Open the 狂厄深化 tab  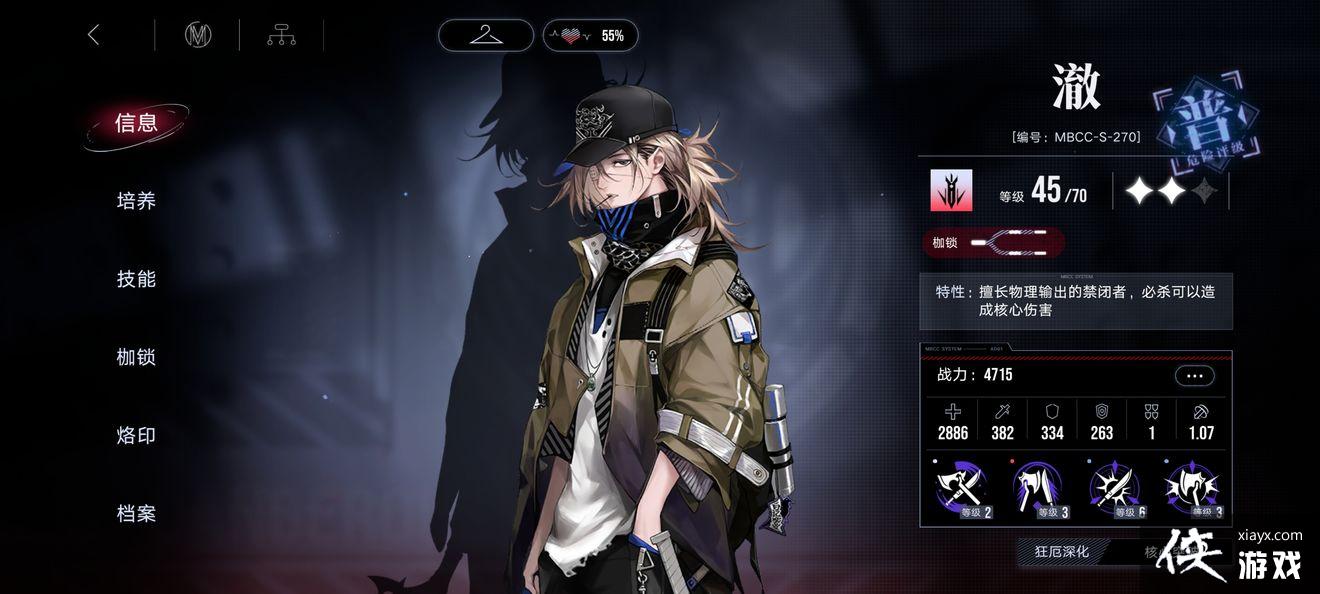1061,551
